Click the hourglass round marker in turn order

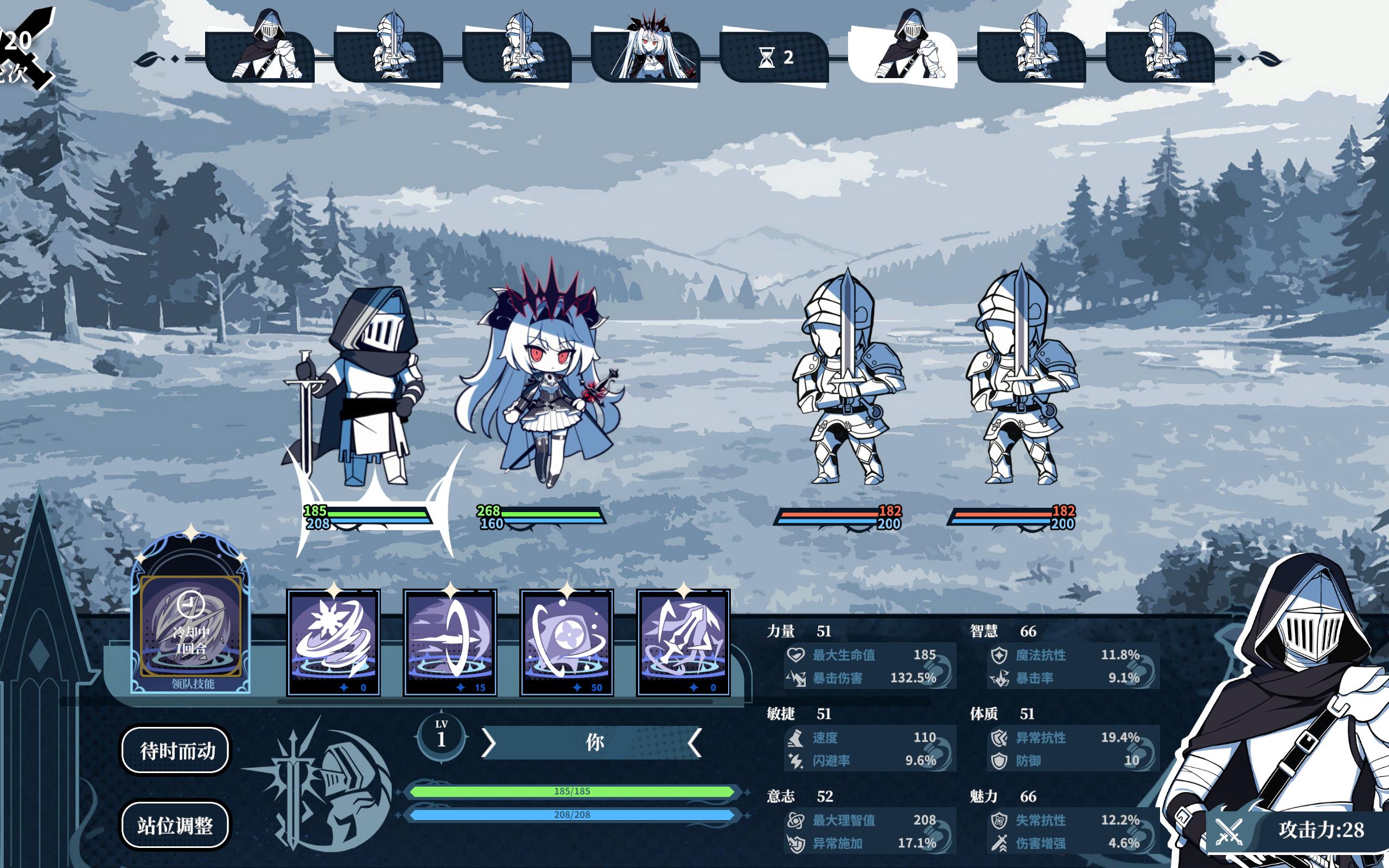tap(775, 58)
